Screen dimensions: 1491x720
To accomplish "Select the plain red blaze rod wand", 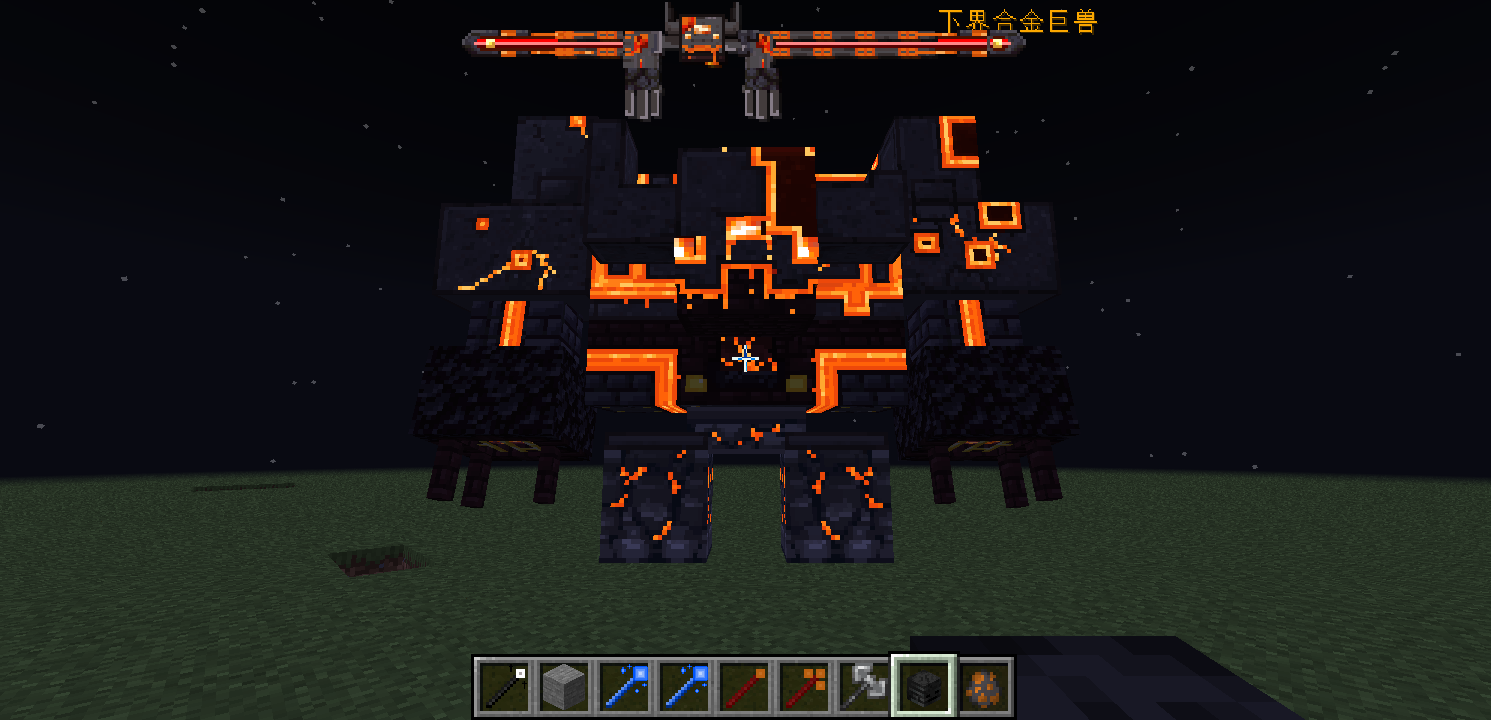I will coord(744,687).
